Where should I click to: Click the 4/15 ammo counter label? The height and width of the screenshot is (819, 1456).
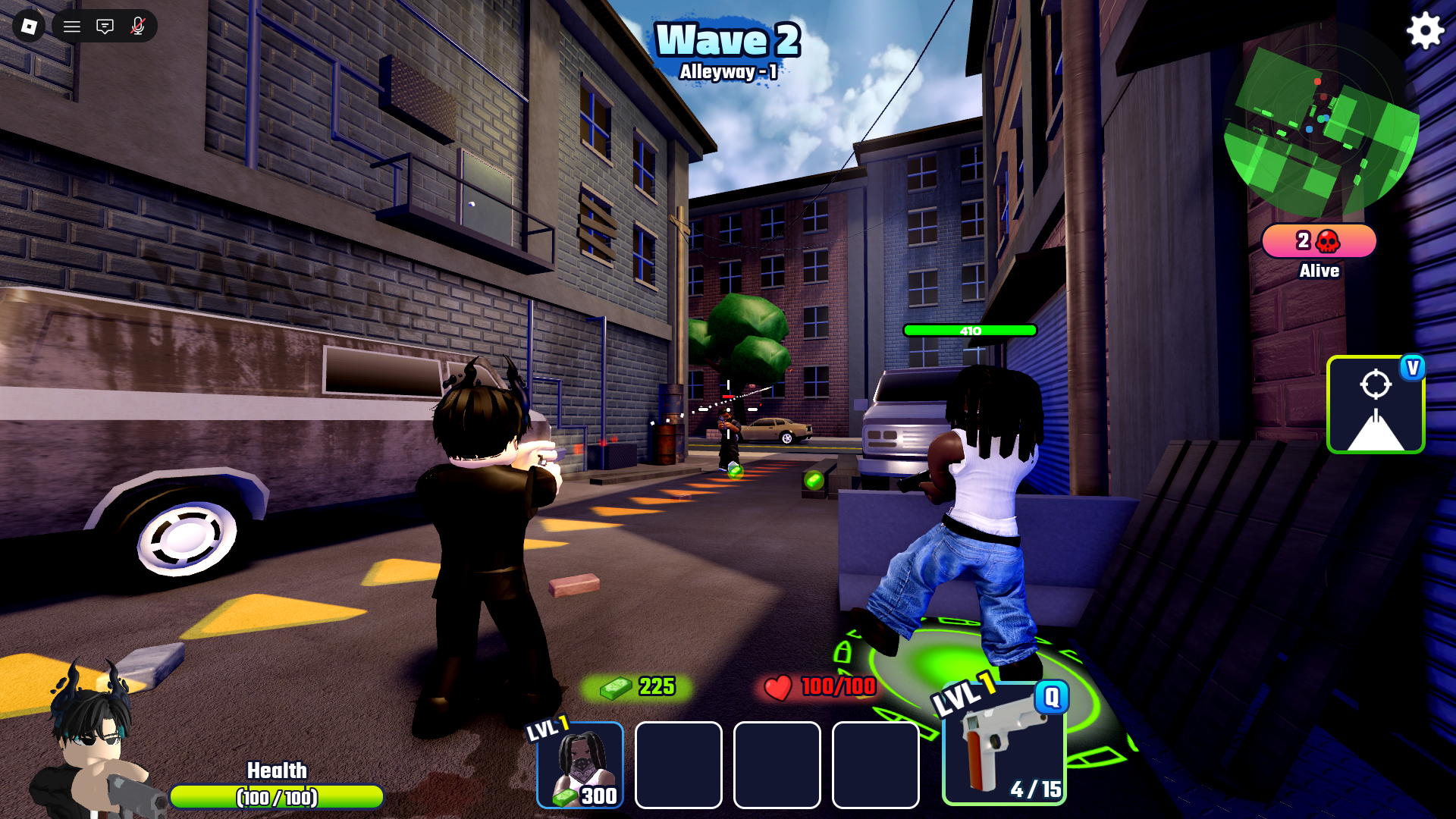click(x=1034, y=789)
